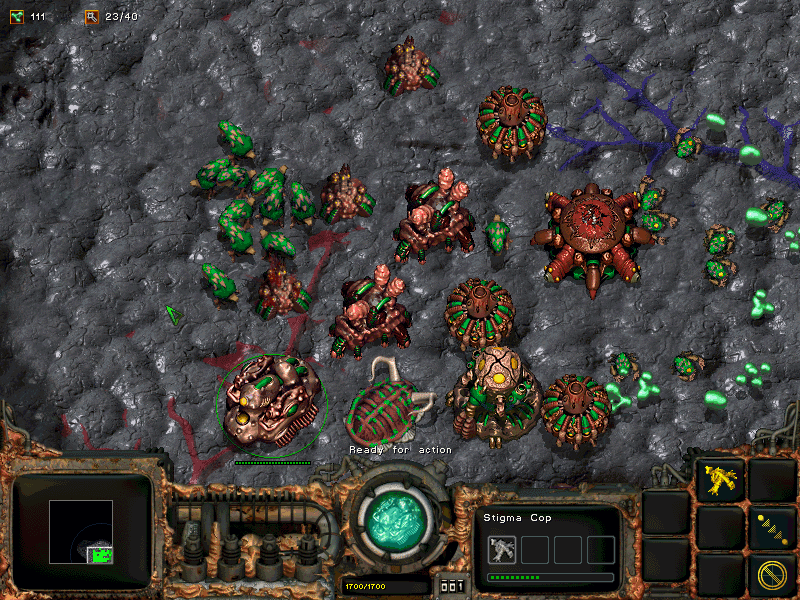Screen dimensions: 800x600
Task: Select the queued unit icon under Stigma Cop
Action: (x=503, y=549)
